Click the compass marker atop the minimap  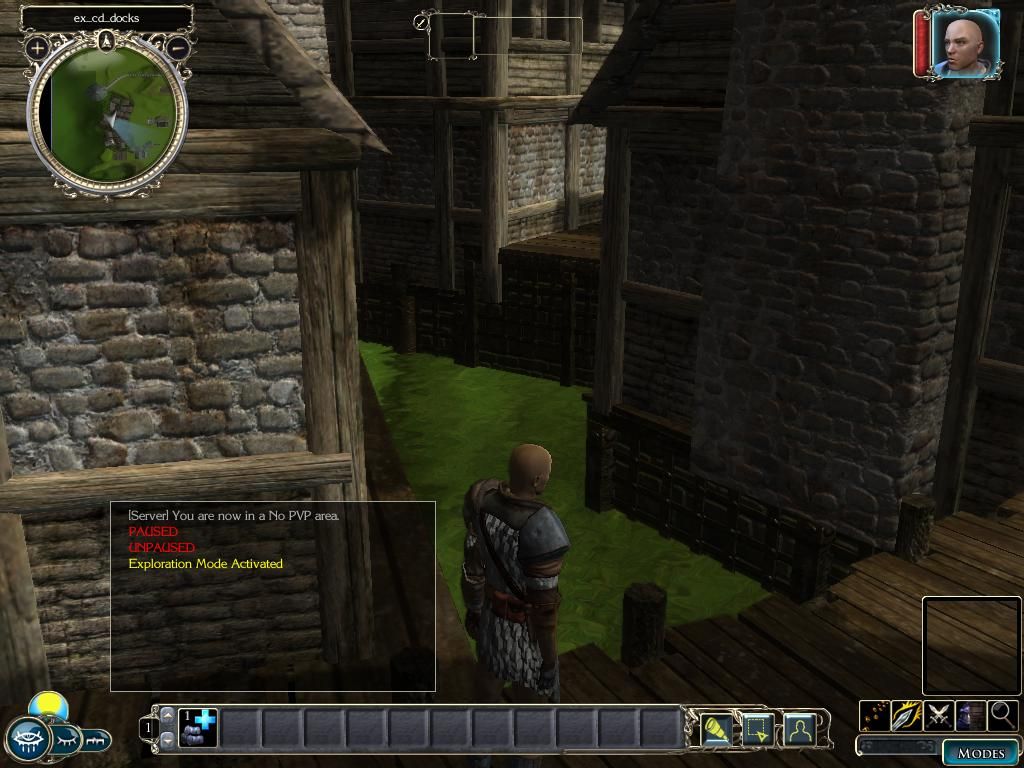click(x=108, y=41)
